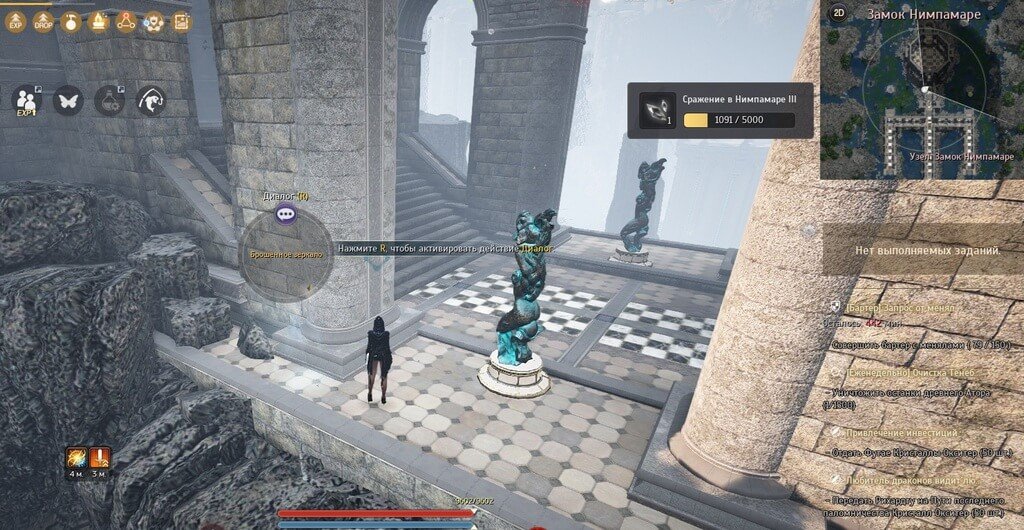The height and width of the screenshot is (530, 1024).
Task: Click the EXP buff icon
Action: (17, 21)
